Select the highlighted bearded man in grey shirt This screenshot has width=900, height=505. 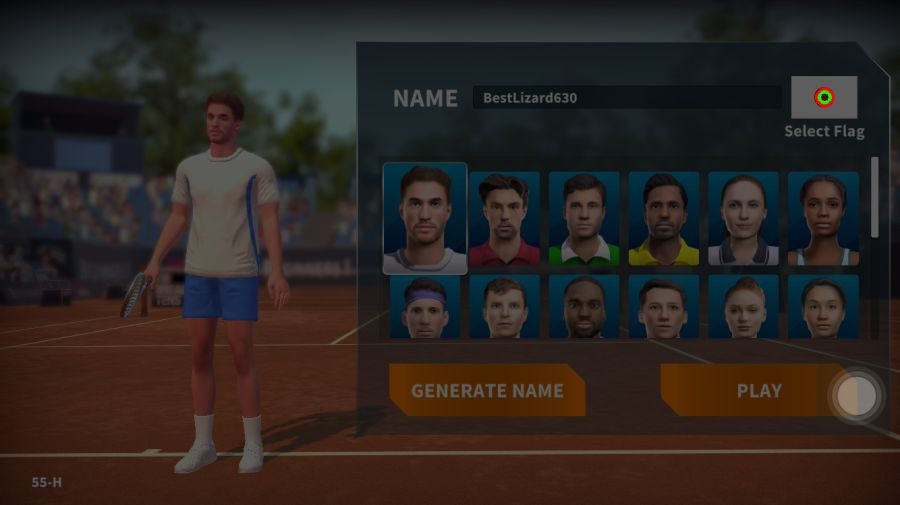(425, 218)
